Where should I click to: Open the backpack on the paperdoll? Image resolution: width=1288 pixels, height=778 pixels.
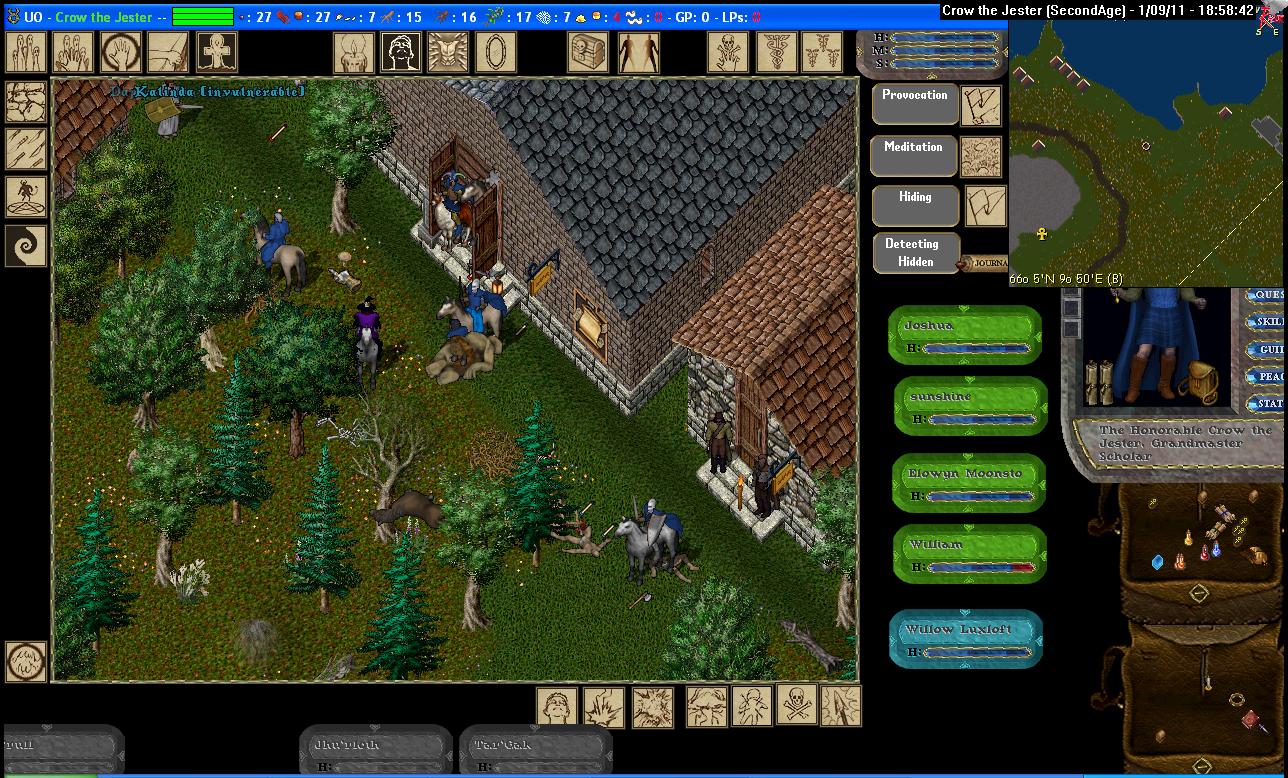click(1195, 380)
